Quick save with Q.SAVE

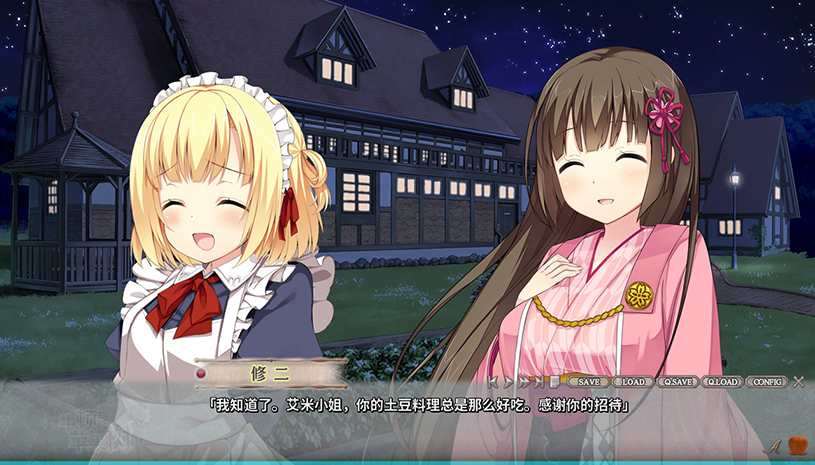click(x=679, y=381)
